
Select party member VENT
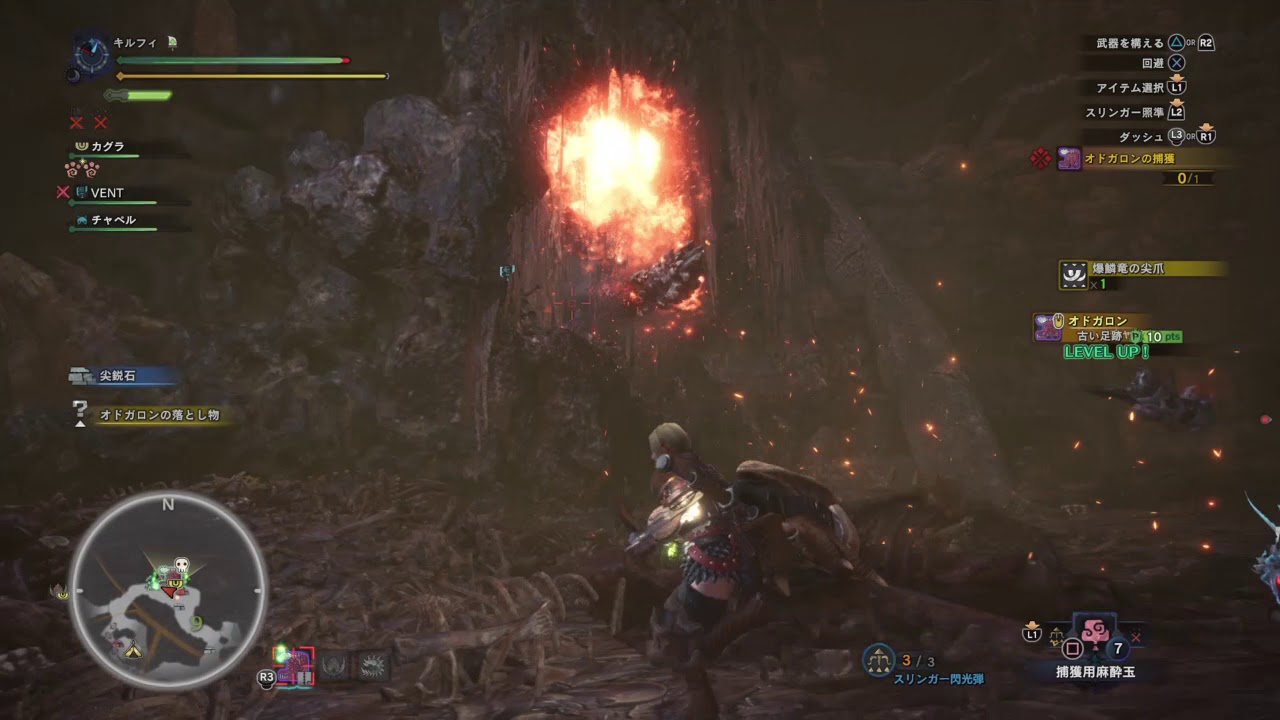(x=106, y=193)
